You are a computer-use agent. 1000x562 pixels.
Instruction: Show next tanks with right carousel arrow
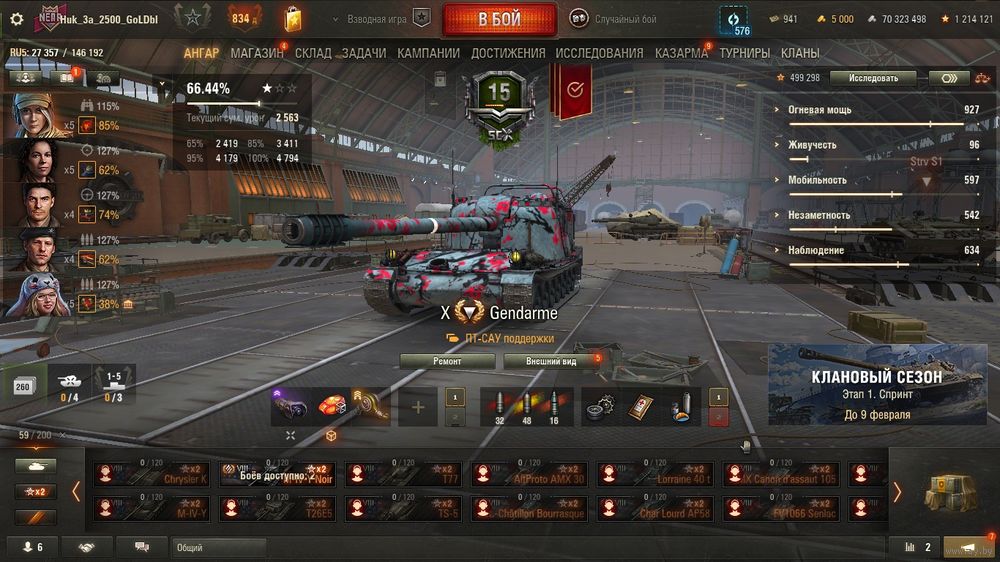[x=897, y=491]
